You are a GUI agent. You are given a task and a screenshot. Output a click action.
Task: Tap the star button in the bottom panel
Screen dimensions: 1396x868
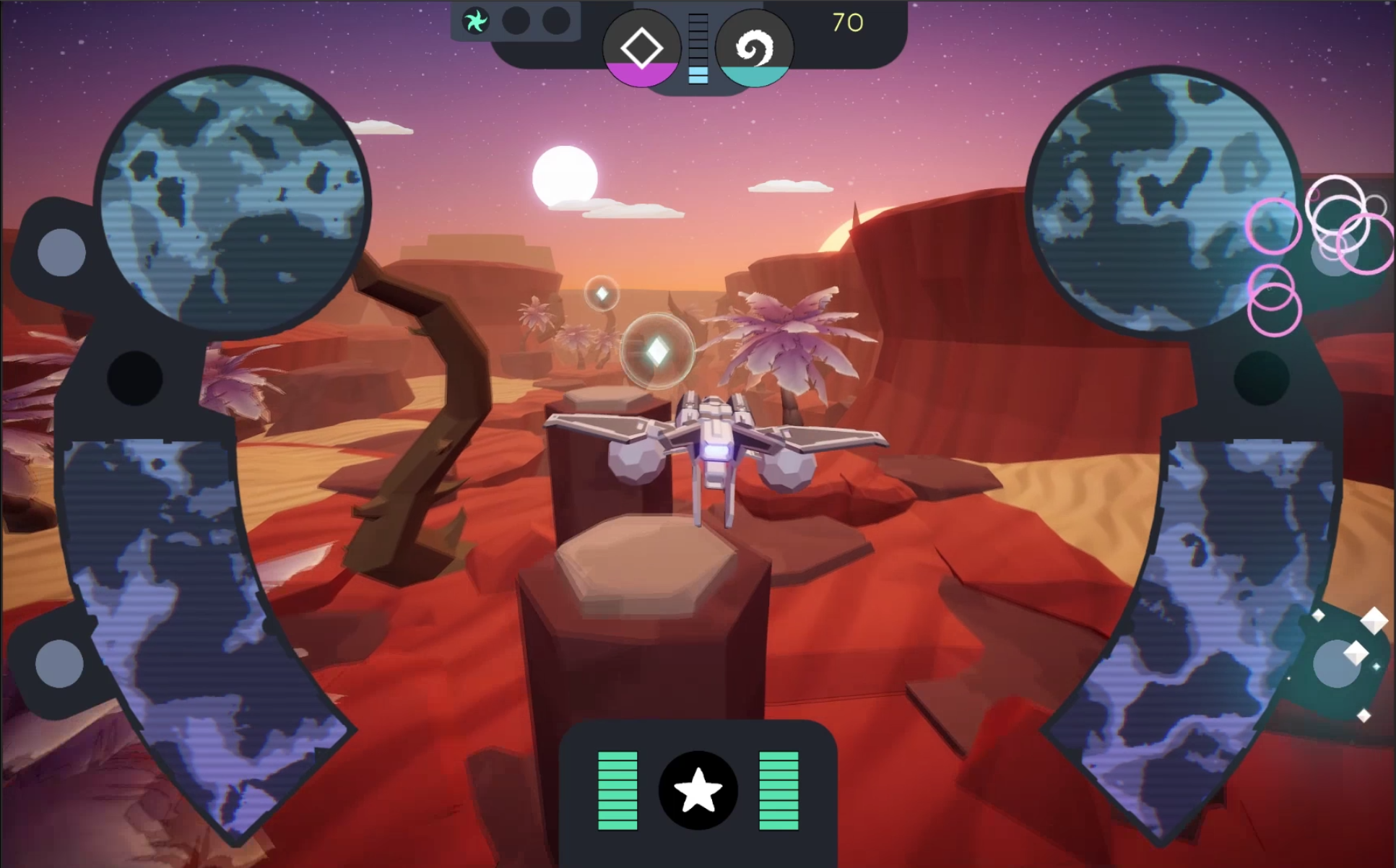698,790
